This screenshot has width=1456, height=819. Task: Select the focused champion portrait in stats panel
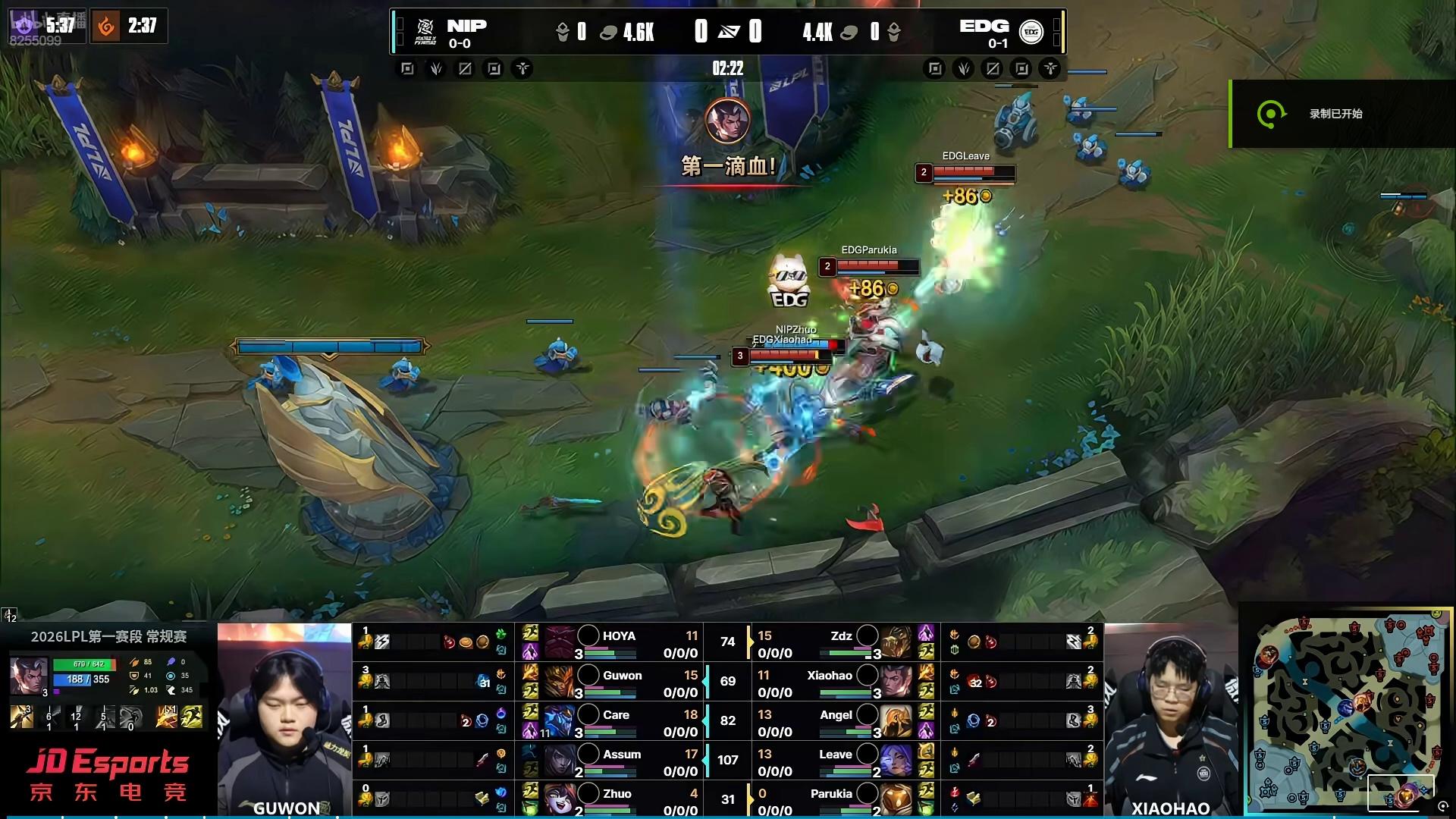pyautogui.click(x=29, y=676)
